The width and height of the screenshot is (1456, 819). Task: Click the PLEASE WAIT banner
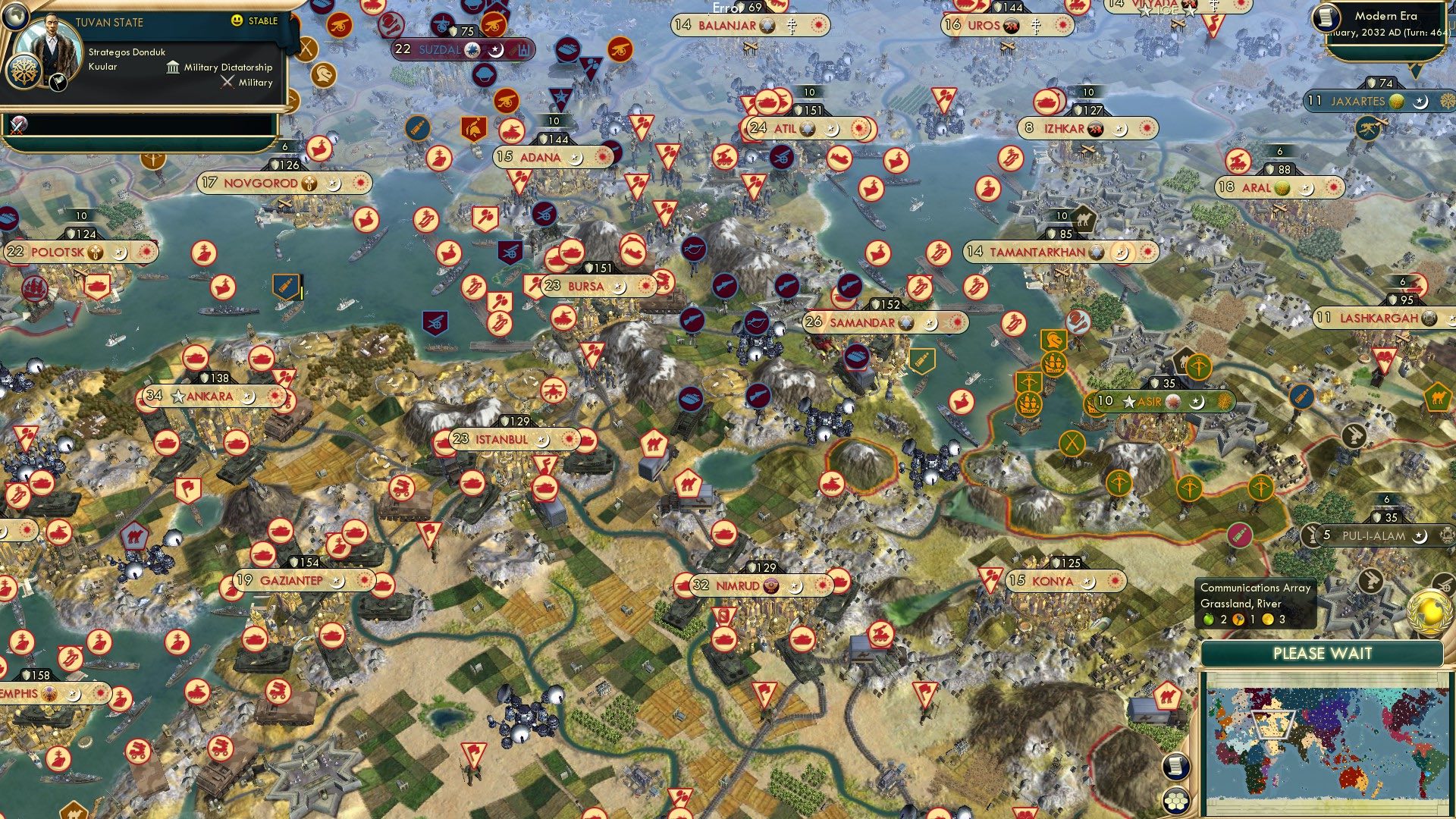click(1323, 653)
